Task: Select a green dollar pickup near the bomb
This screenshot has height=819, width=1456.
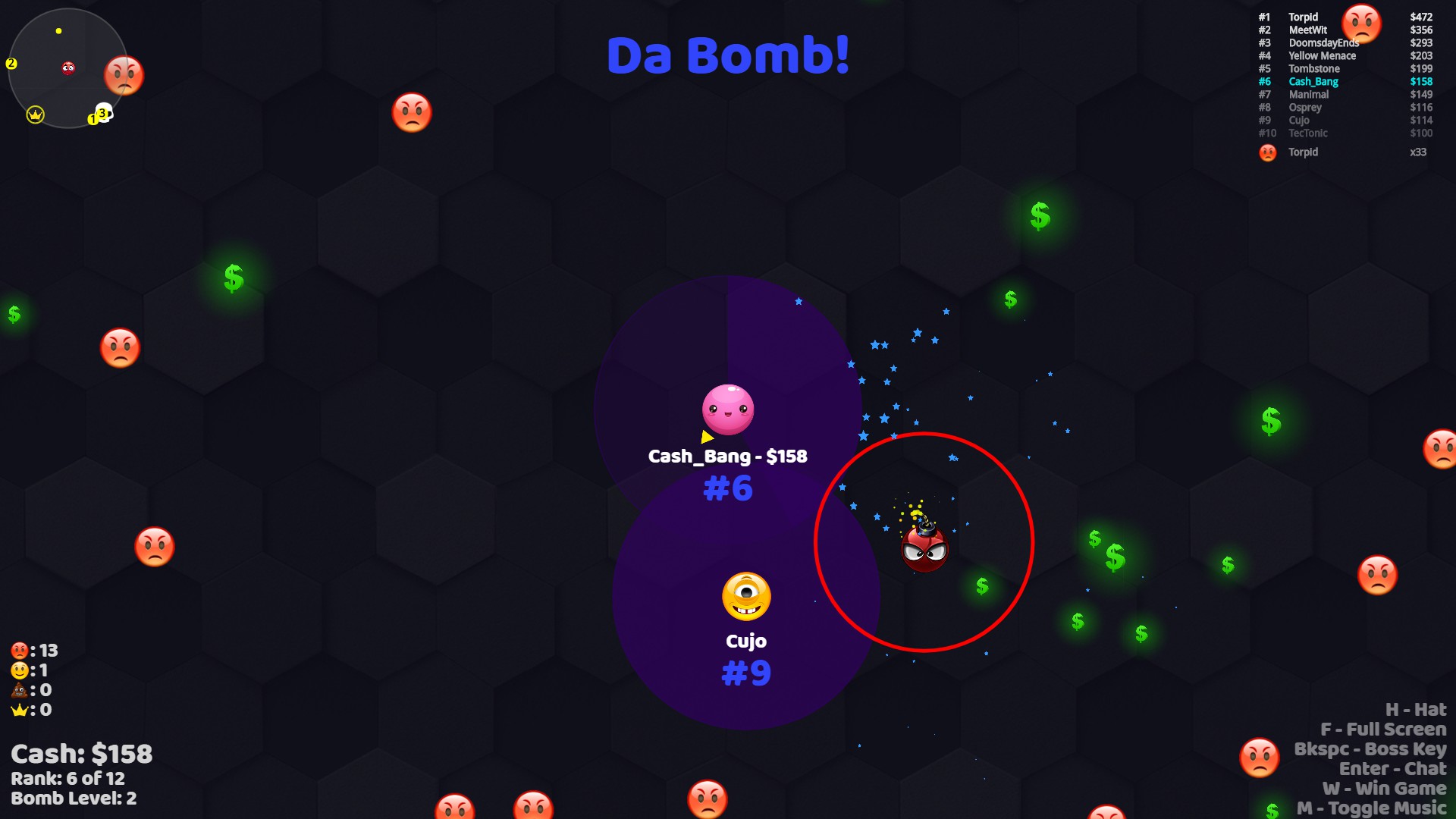Action: [x=981, y=586]
